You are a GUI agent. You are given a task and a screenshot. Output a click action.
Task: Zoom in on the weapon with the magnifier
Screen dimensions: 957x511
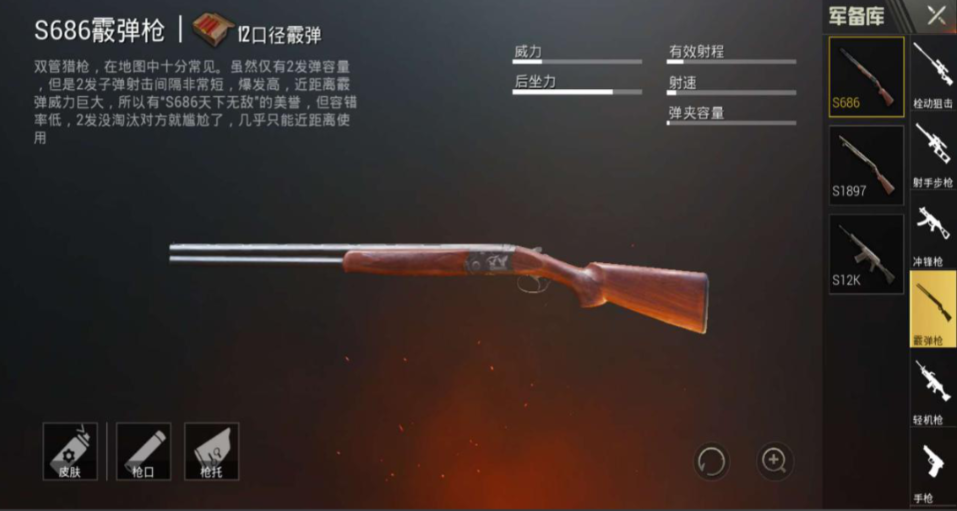coord(774,460)
